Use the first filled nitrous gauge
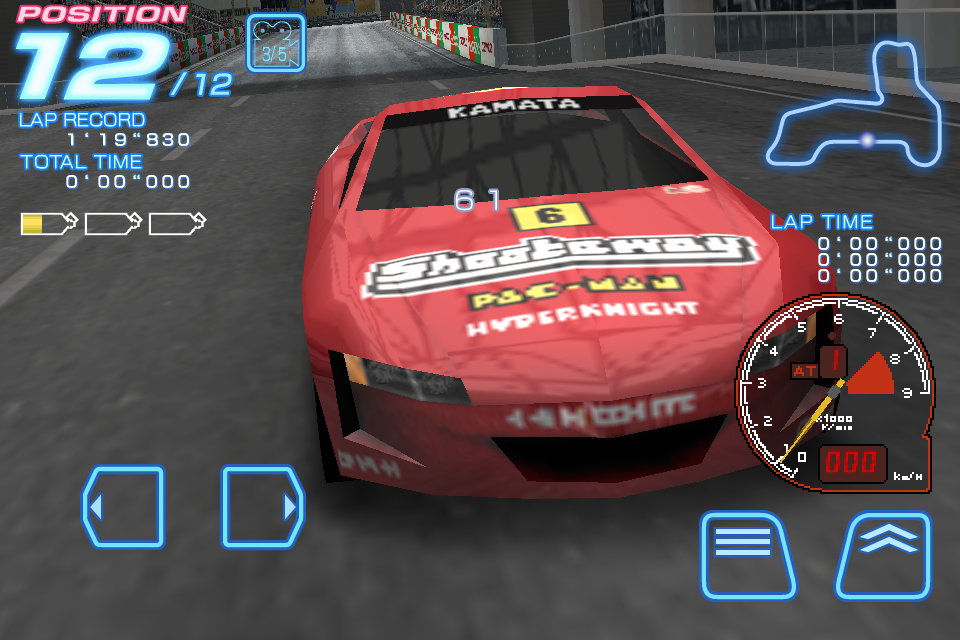 tap(48, 223)
